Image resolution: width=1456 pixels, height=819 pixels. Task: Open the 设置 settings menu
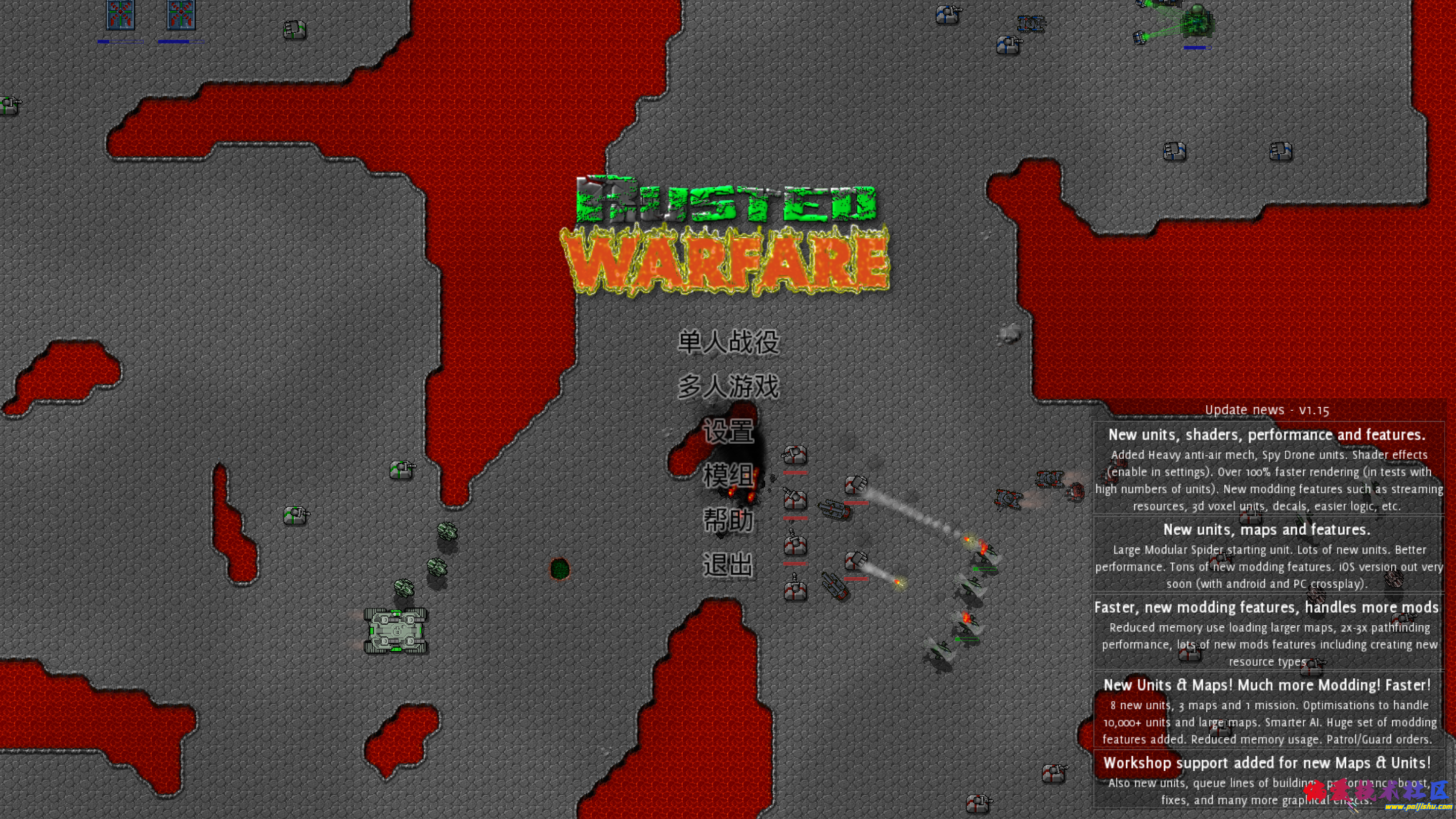point(728,432)
